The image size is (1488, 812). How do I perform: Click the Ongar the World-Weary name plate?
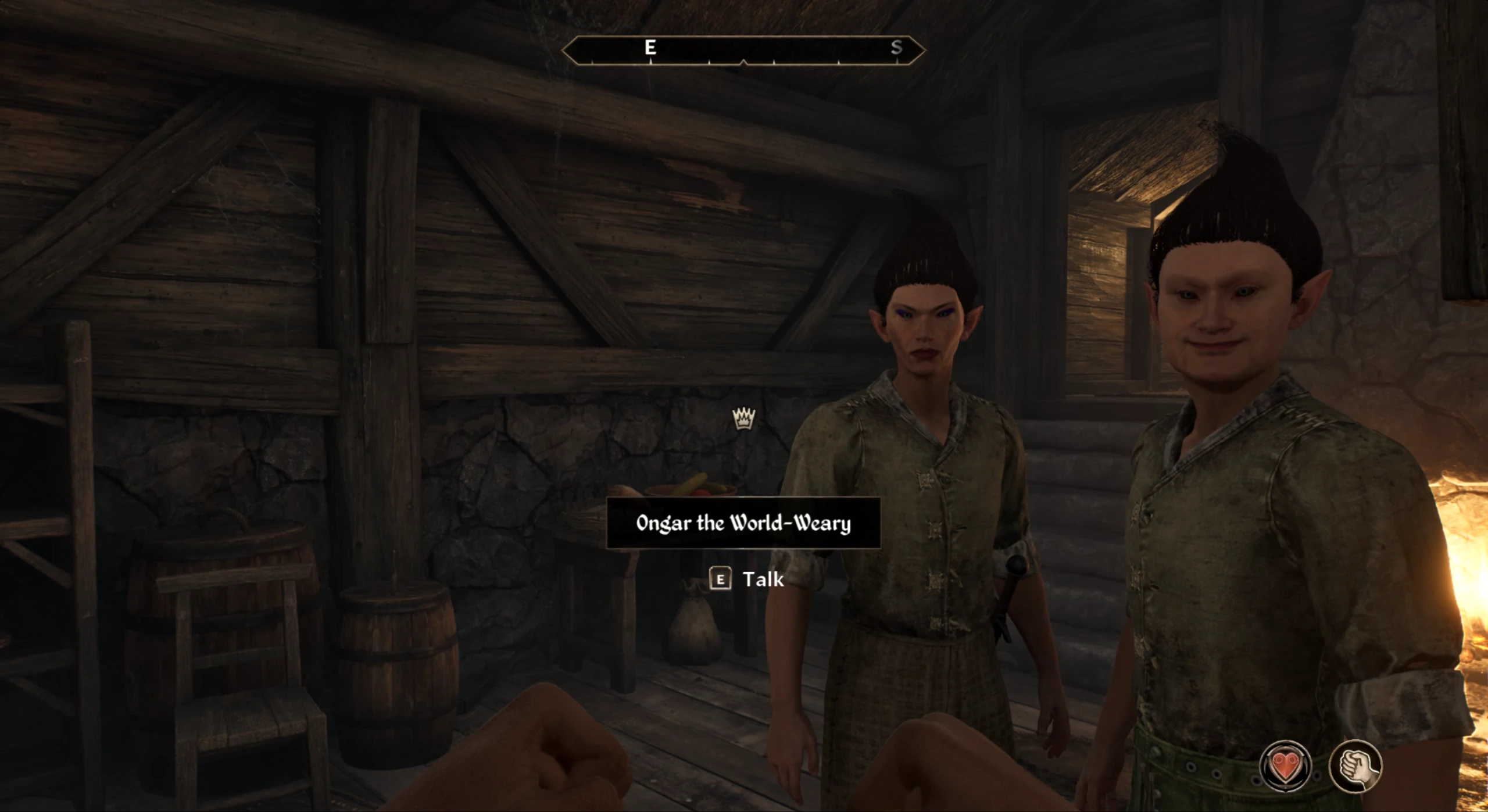coord(743,523)
